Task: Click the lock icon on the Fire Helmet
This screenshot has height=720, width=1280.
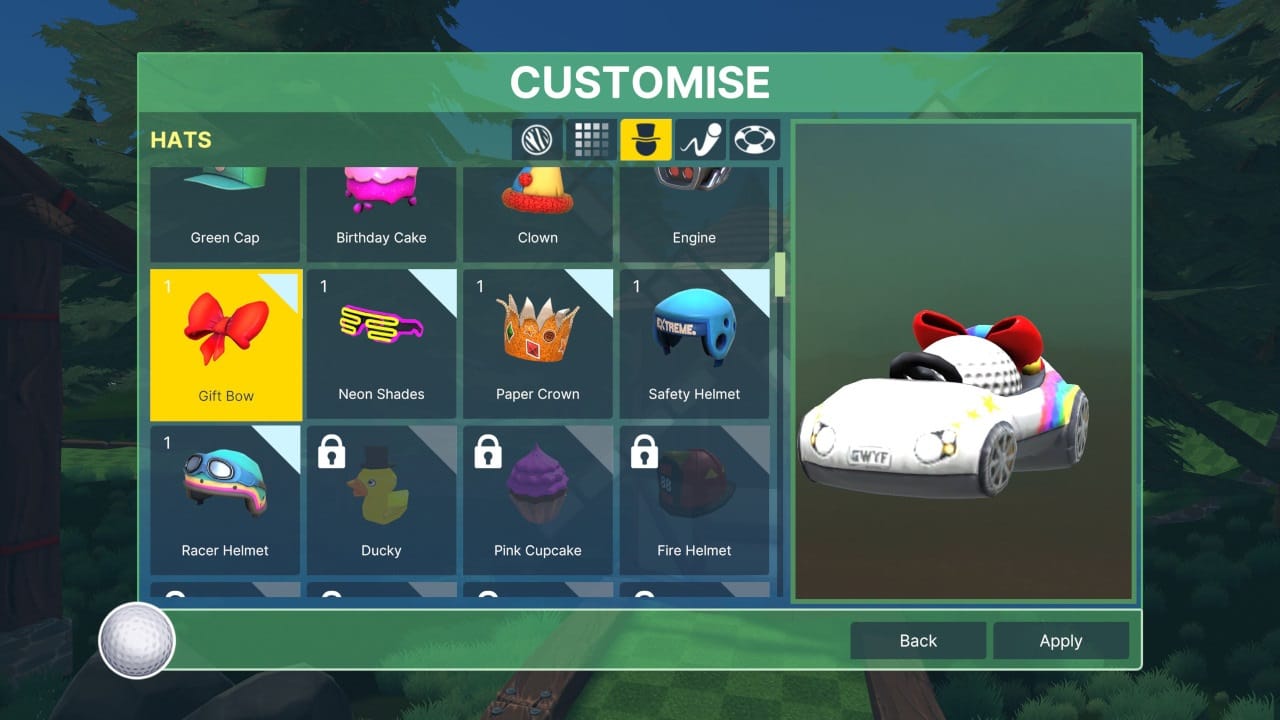Action: click(x=644, y=453)
